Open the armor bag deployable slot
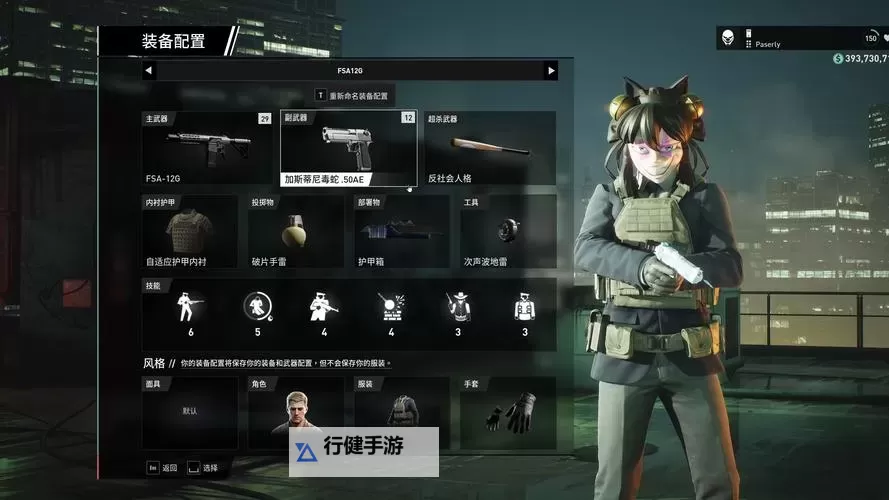The height and width of the screenshot is (500, 889). tap(402, 232)
